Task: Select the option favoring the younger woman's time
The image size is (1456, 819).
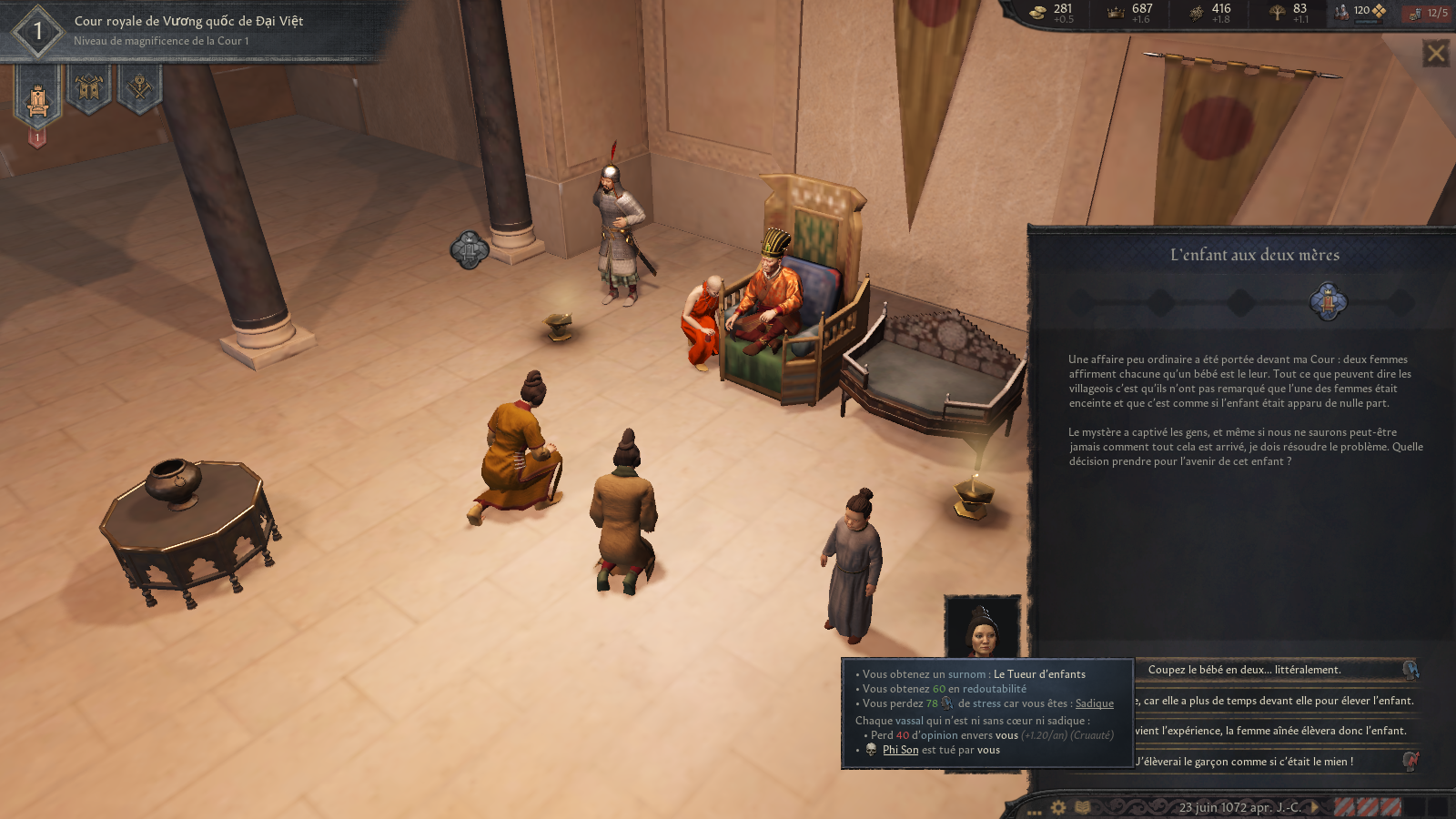Action: [x=1274, y=701]
